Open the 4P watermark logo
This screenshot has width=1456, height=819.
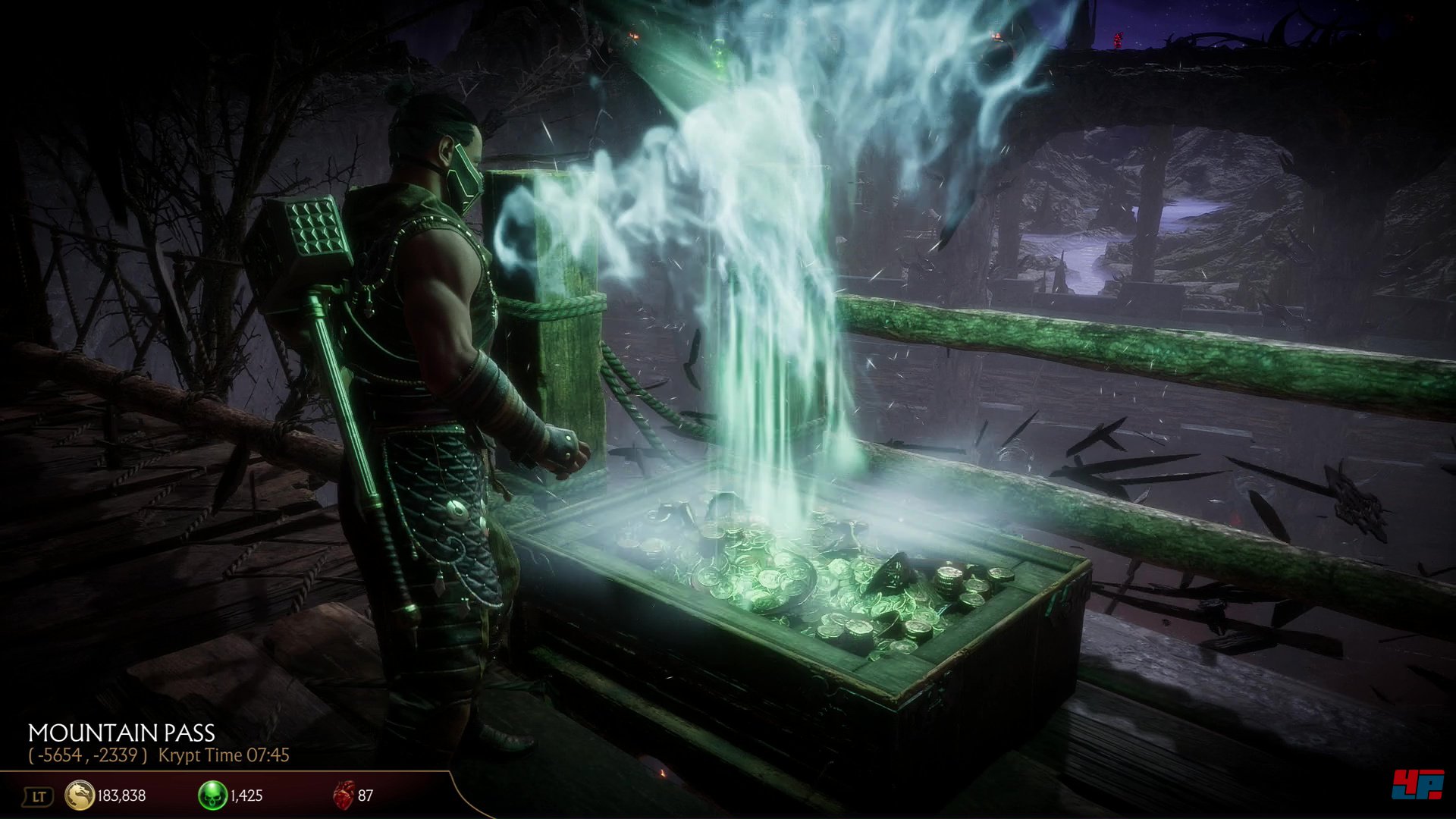(1417, 784)
